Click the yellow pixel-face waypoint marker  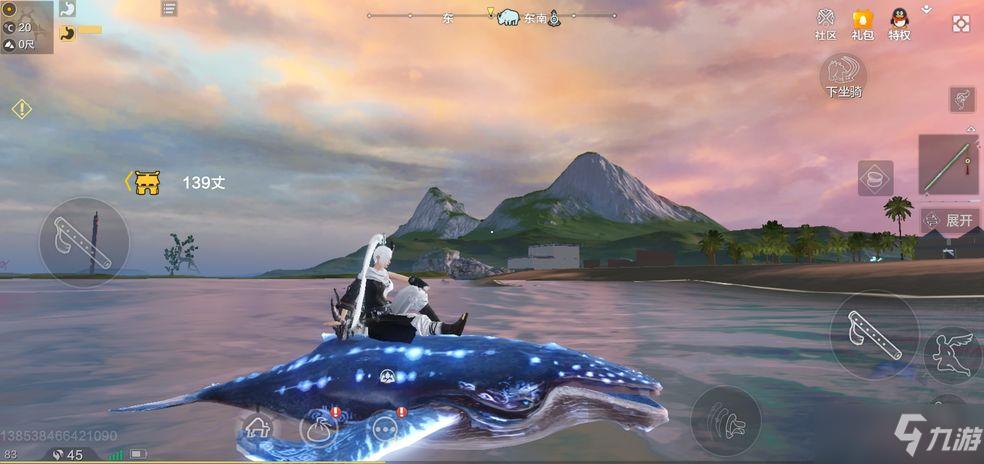pyautogui.click(x=147, y=182)
